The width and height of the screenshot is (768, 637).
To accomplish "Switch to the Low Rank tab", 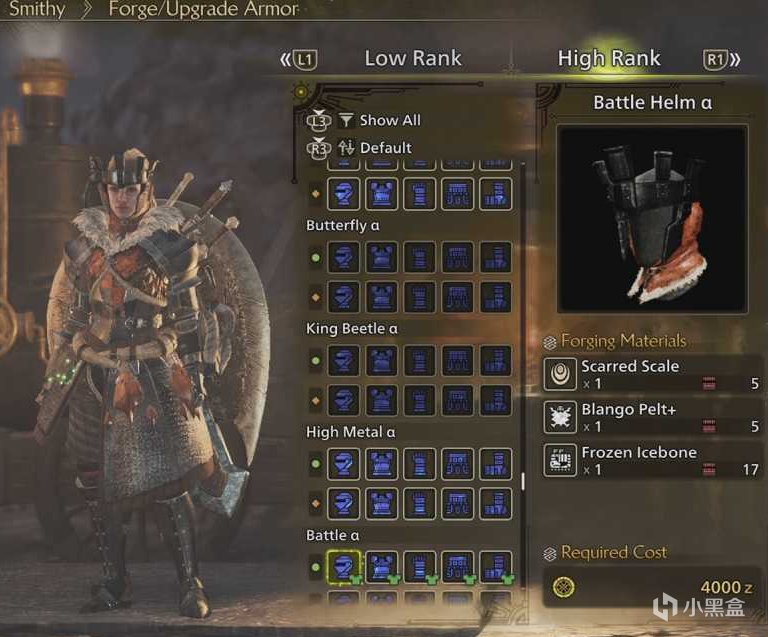I will 412,59.
